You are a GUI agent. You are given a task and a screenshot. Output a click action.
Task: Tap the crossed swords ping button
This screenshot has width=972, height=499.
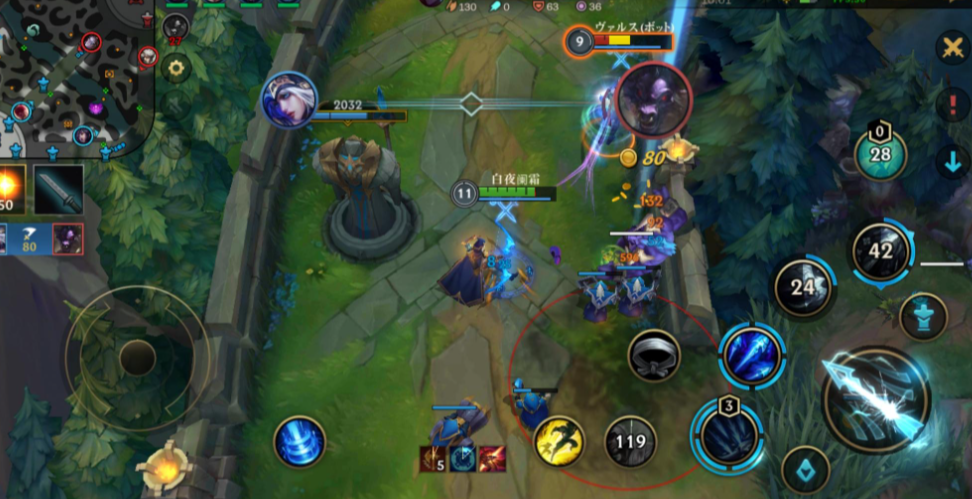(x=951, y=47)
